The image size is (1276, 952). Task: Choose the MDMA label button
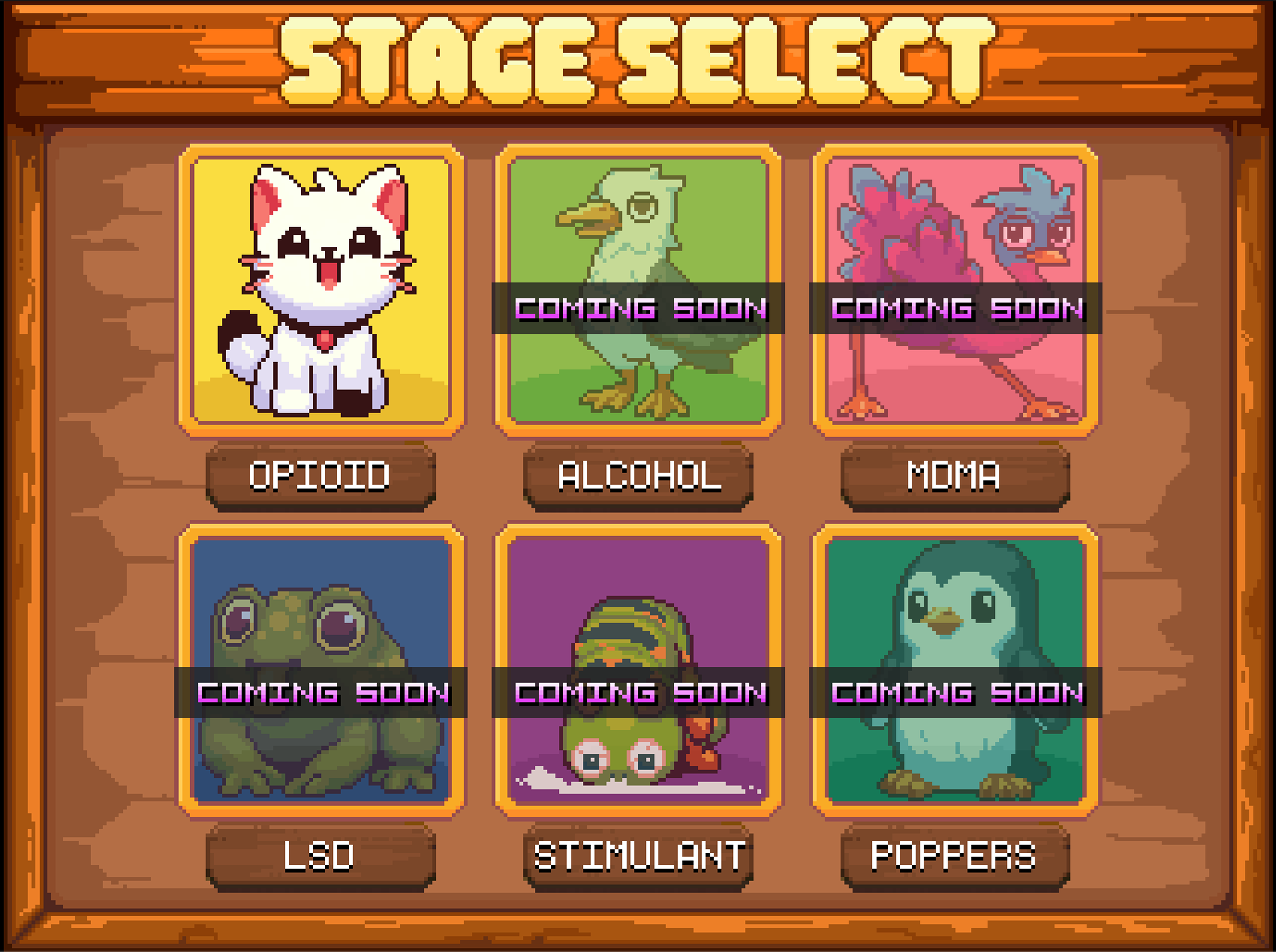[955, 476]
